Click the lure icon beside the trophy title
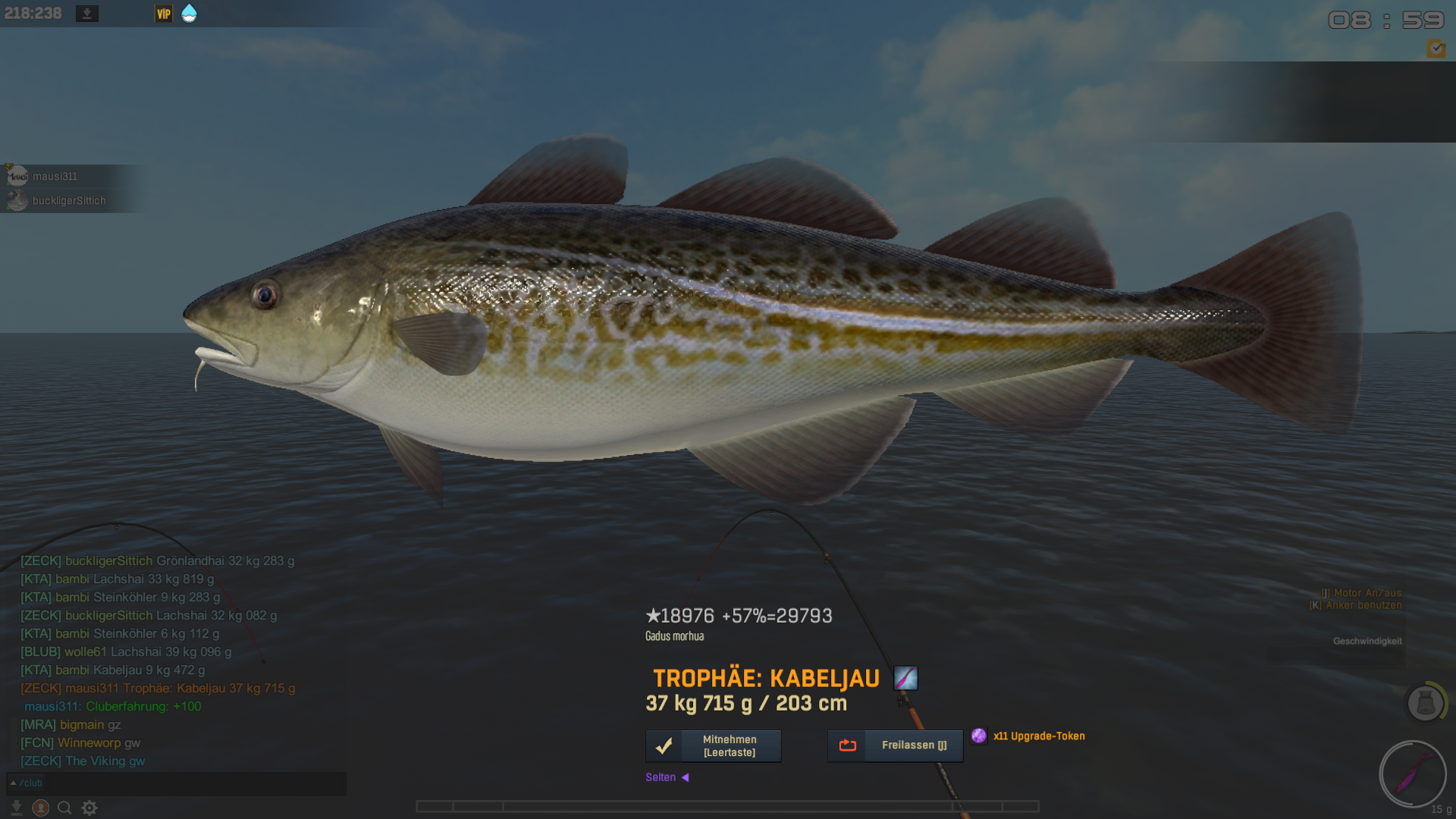 coord(905,678)
